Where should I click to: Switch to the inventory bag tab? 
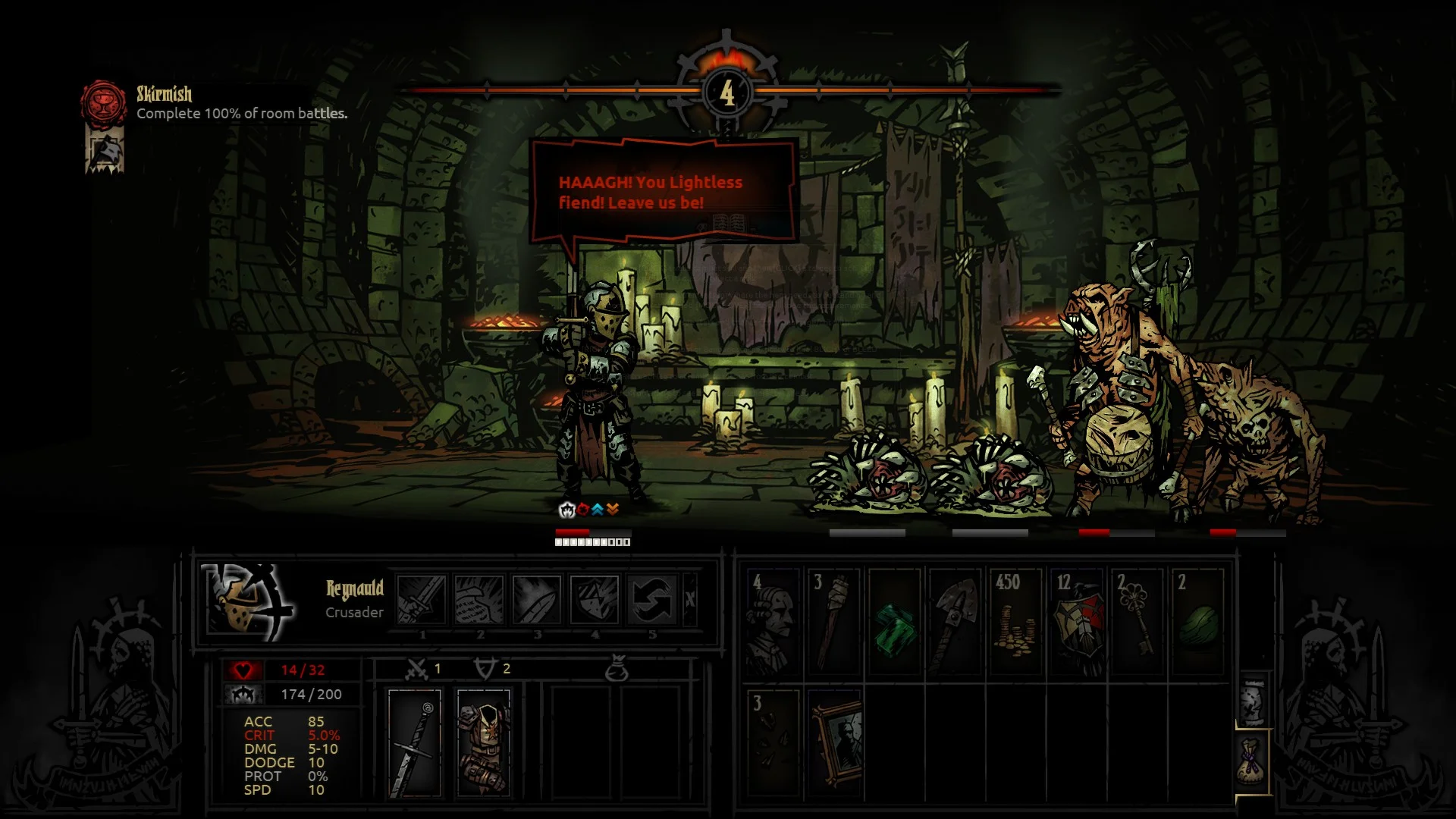click(1252, 761)
